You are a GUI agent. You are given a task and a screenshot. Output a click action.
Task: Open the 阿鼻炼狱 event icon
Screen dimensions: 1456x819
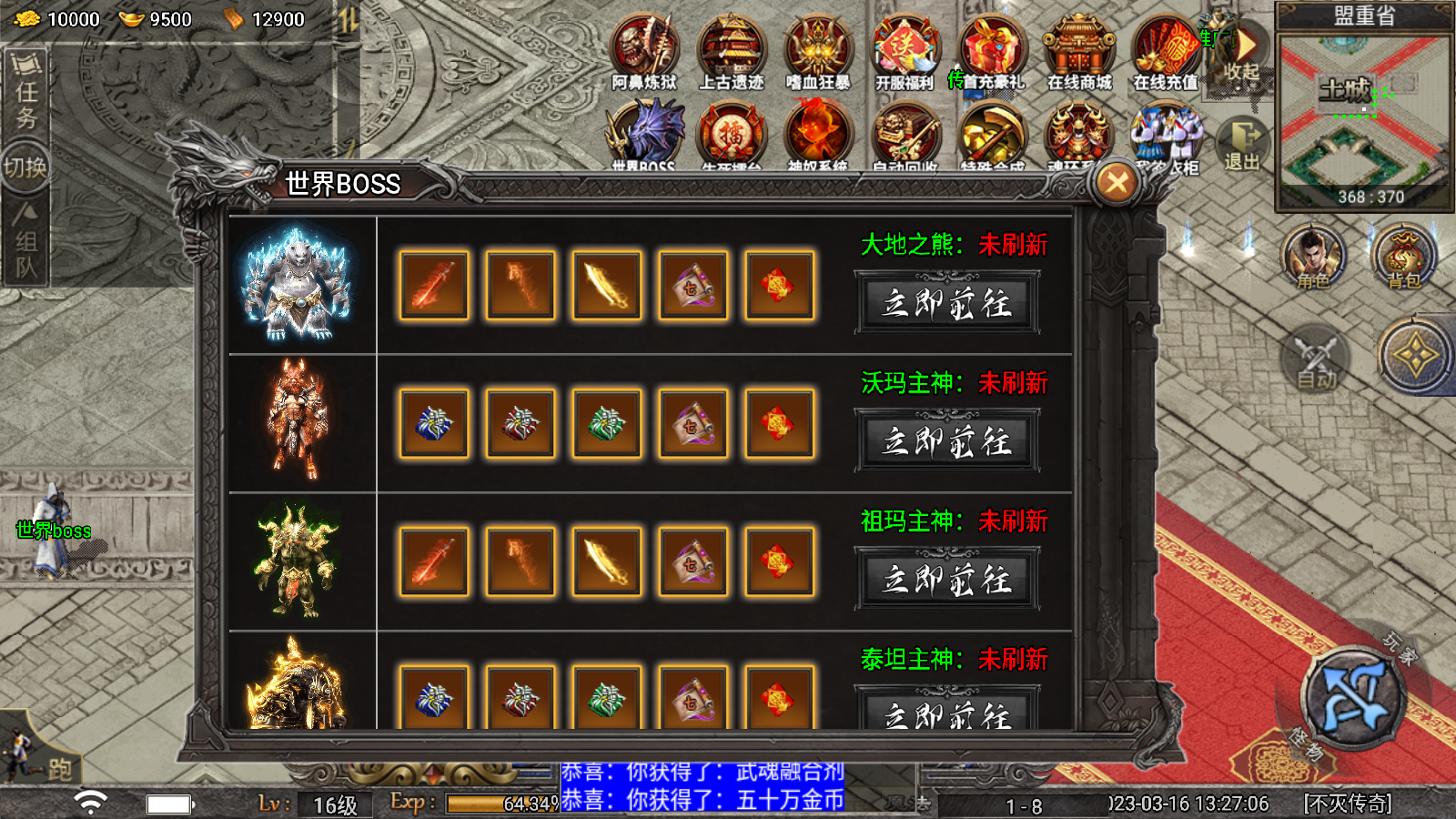(644, 50)
